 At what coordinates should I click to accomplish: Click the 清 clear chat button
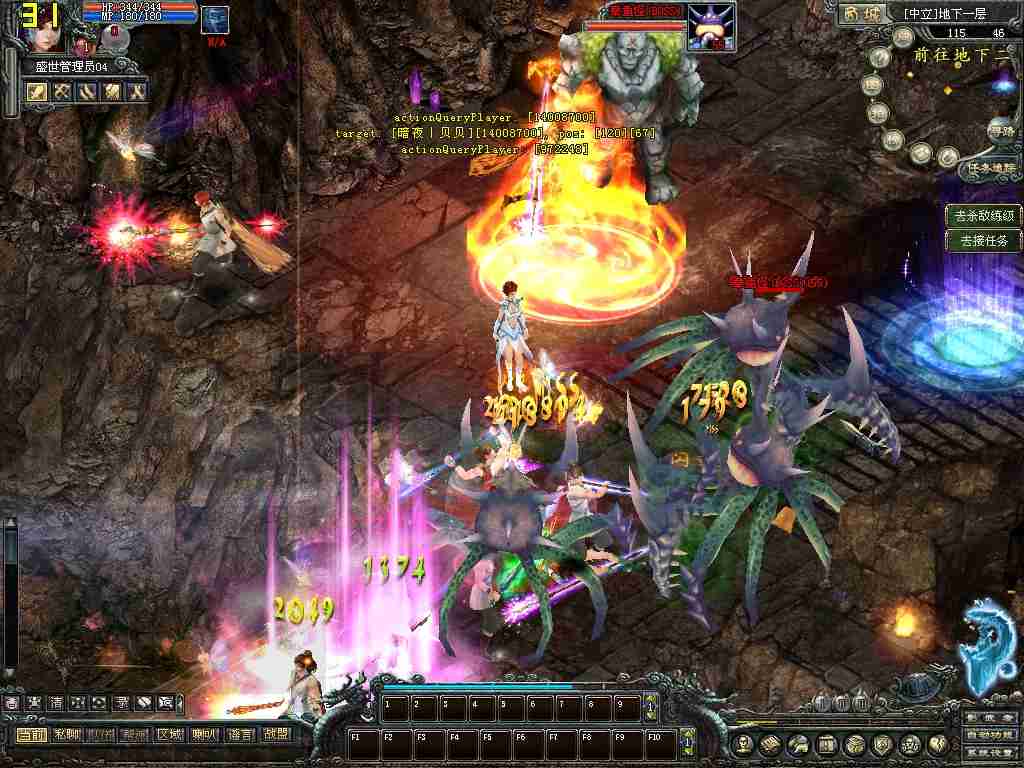[x=56, y=703]
